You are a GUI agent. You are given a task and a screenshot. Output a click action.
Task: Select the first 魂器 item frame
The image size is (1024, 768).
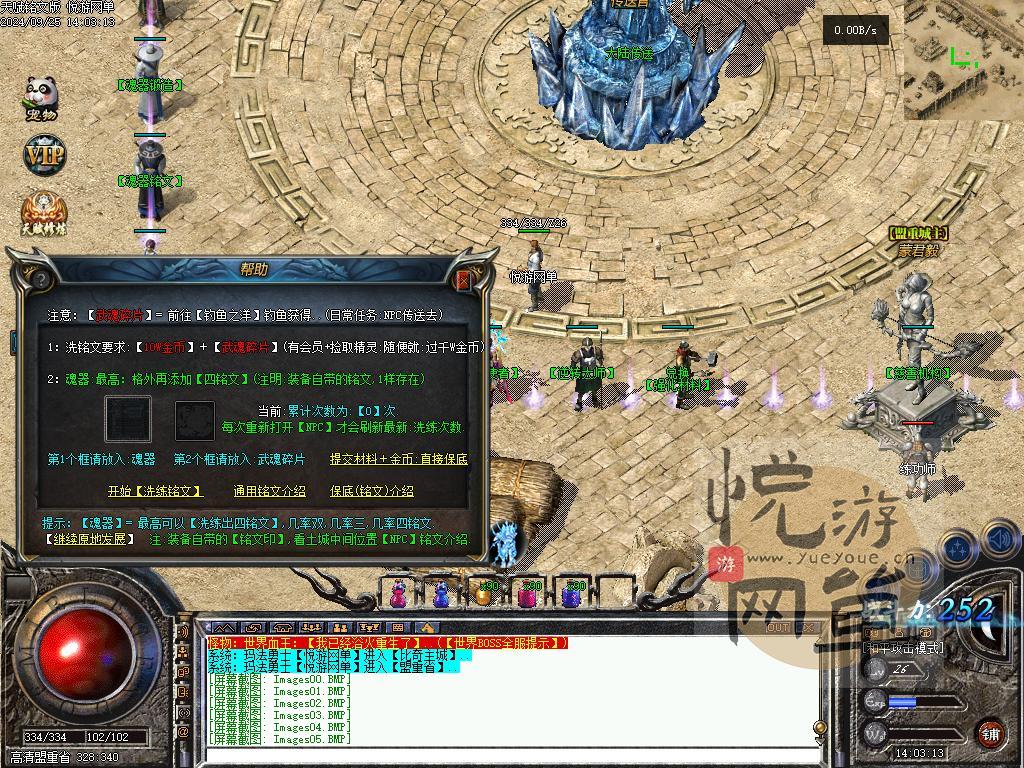click(x=129, y=420)
